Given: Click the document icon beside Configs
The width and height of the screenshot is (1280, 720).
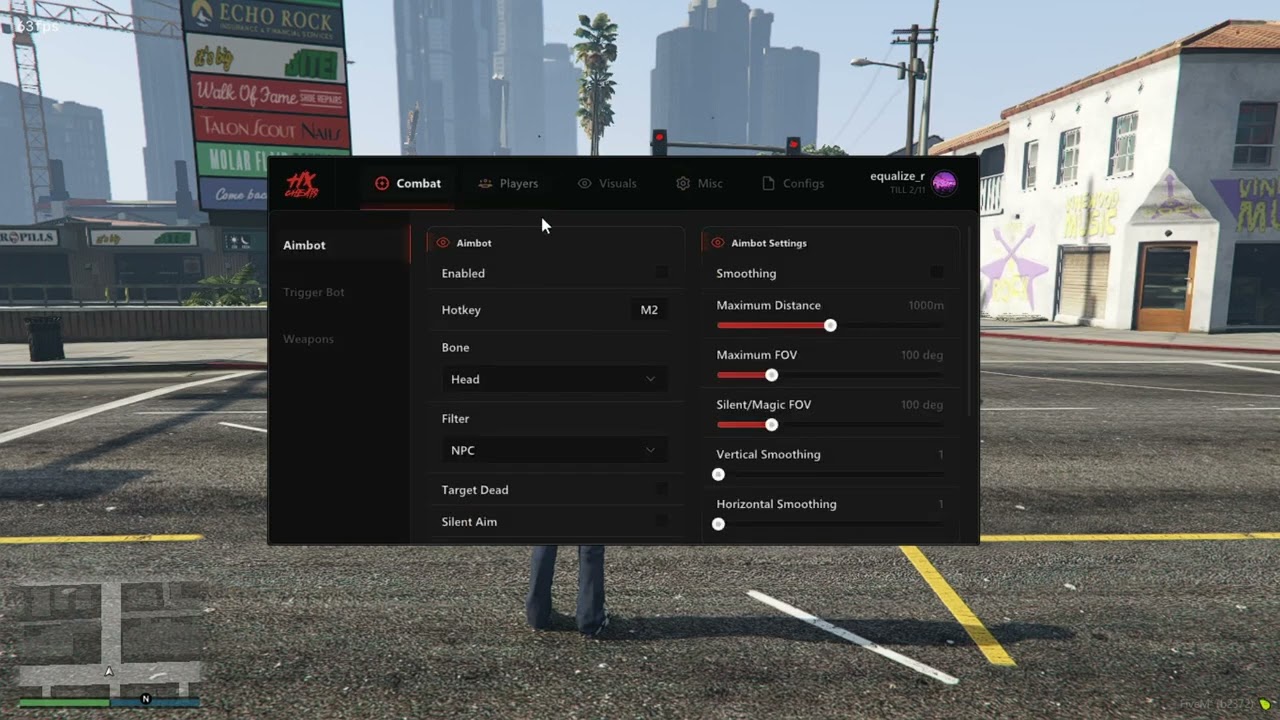Looking at the screenshot, I should click(769, 183).
